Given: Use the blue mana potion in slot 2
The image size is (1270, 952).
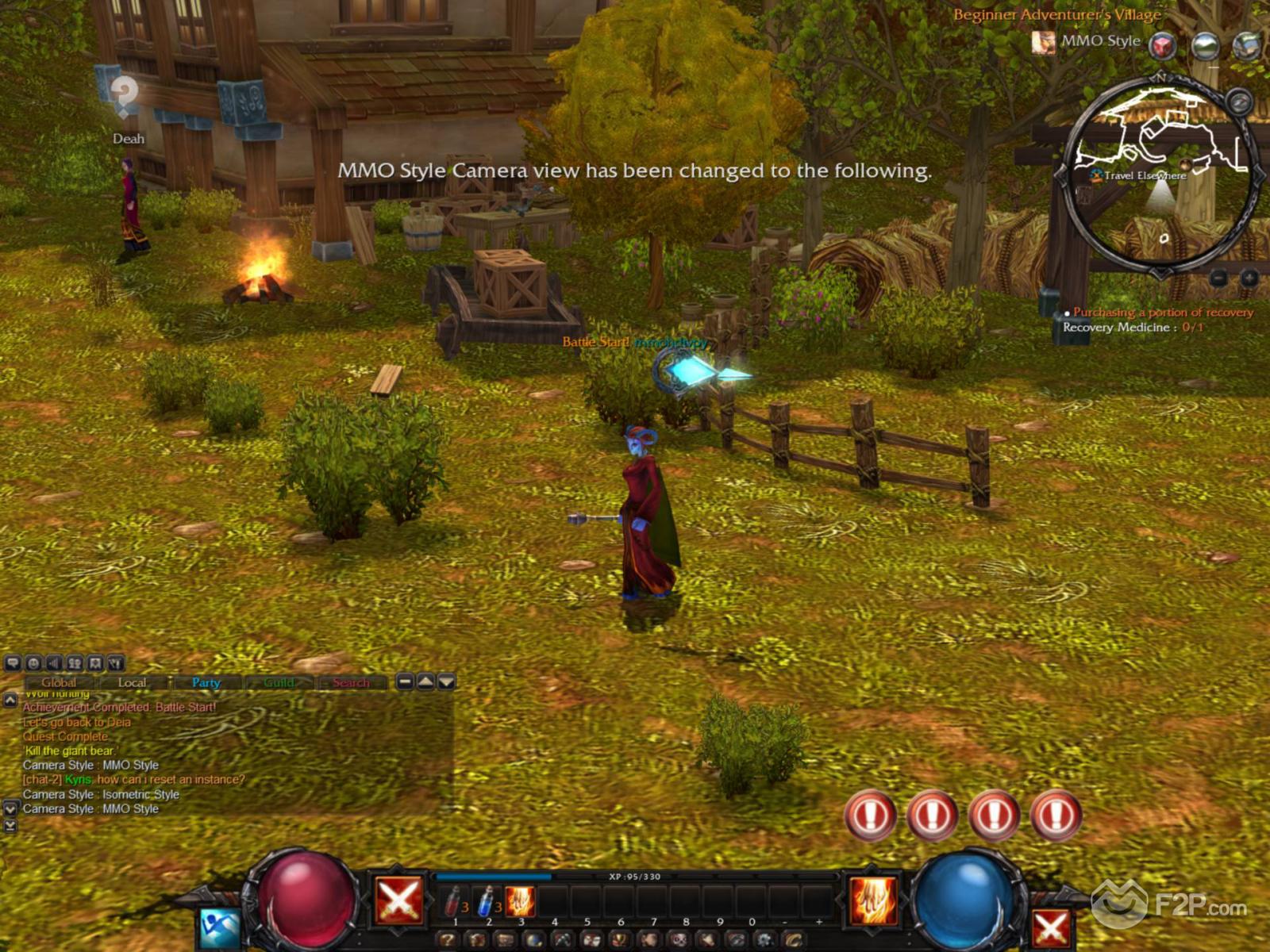Looking at the screenshot, I should [487, 902].
